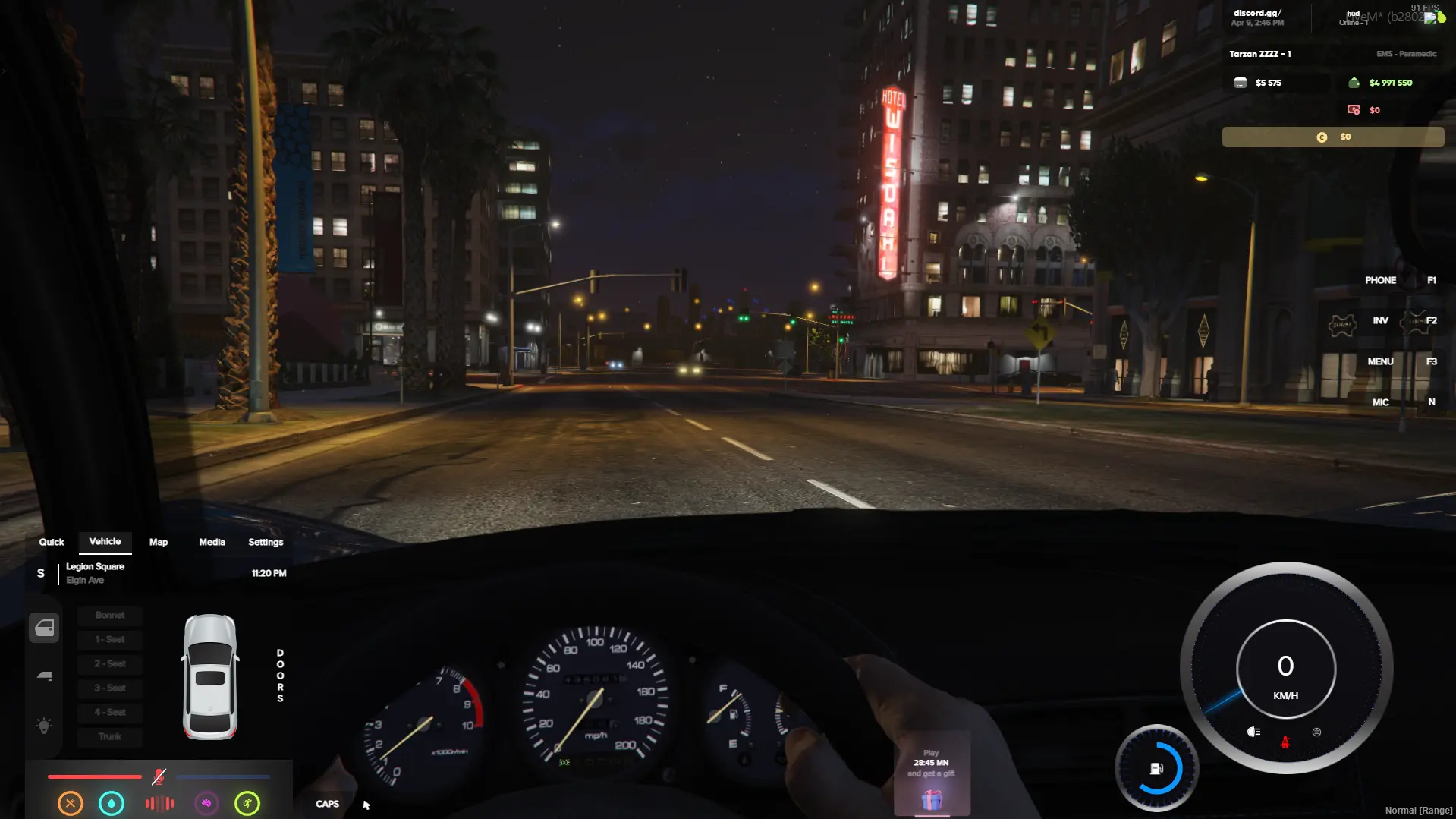The width and height of the screenshot is (1456, 819).
Task: Toggle the 4 - Seat door
Action: point(110,713)
